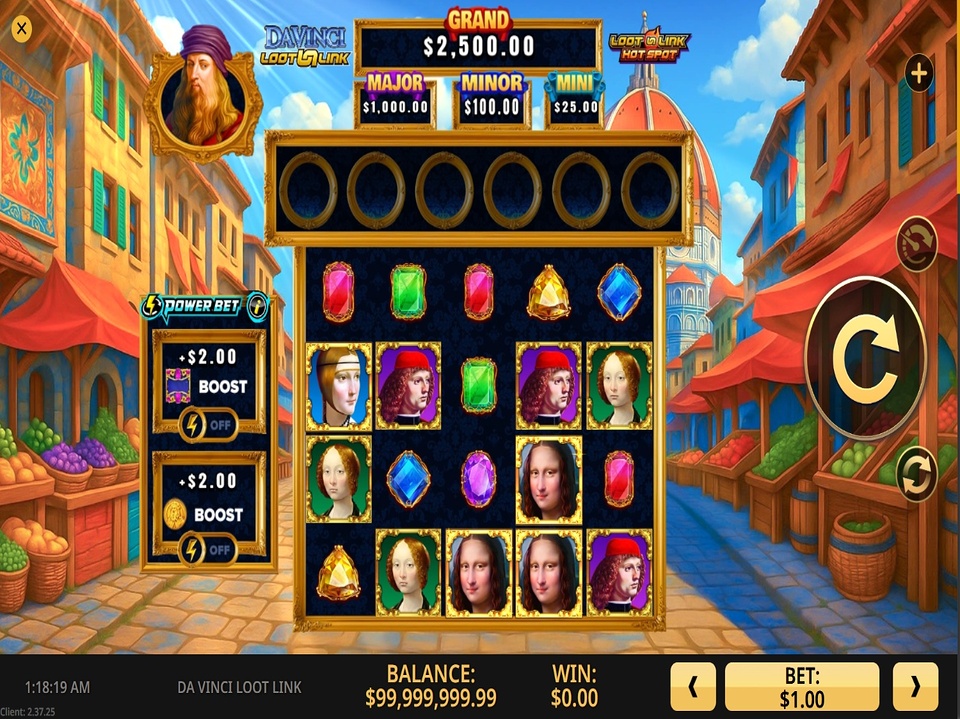The height and width of the screenshot is (719, 960).
Task: Increase the bet with the right arrow
Action: pos(915,687)
